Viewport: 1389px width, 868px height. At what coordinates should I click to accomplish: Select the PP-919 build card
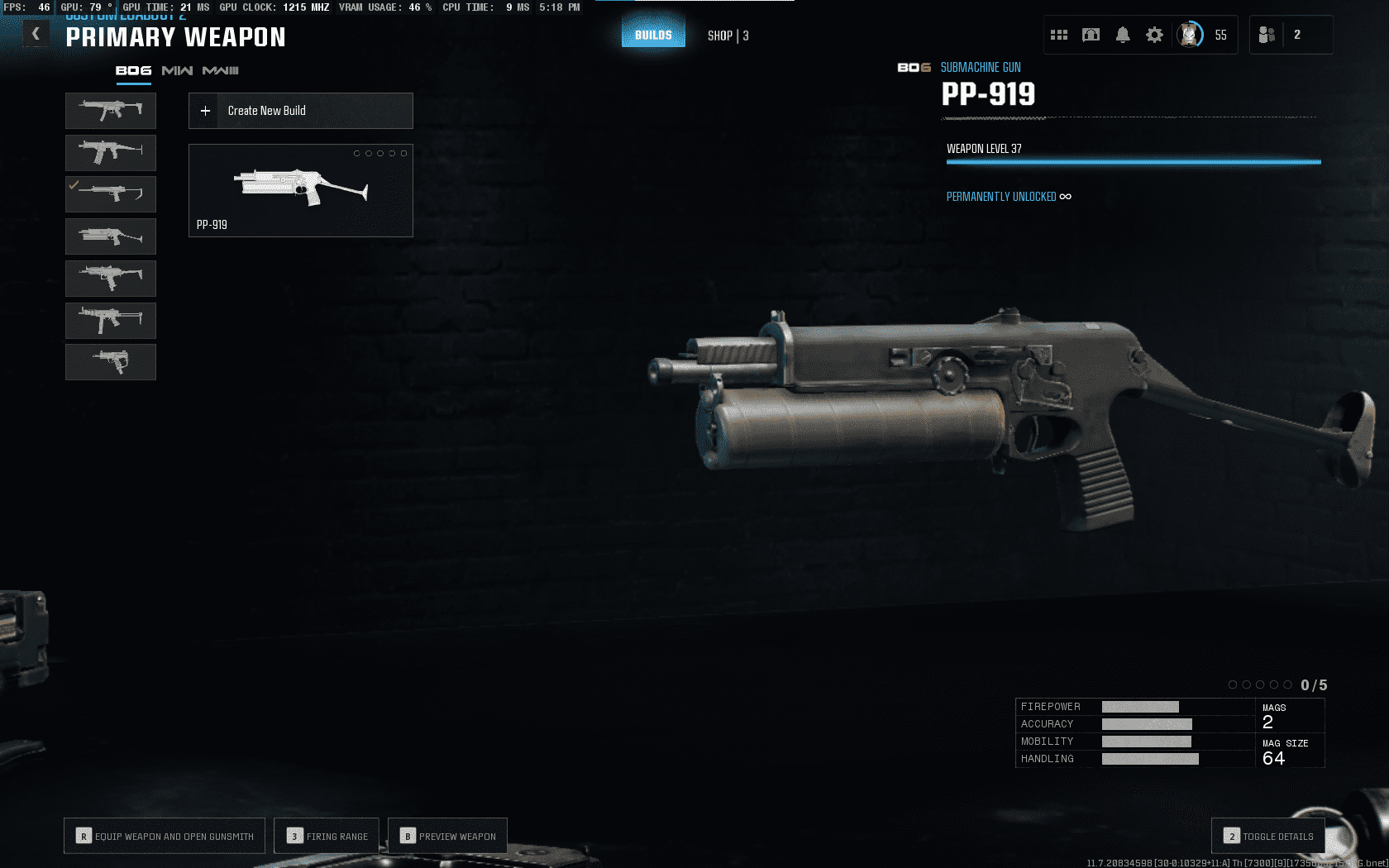coord(301,191)
